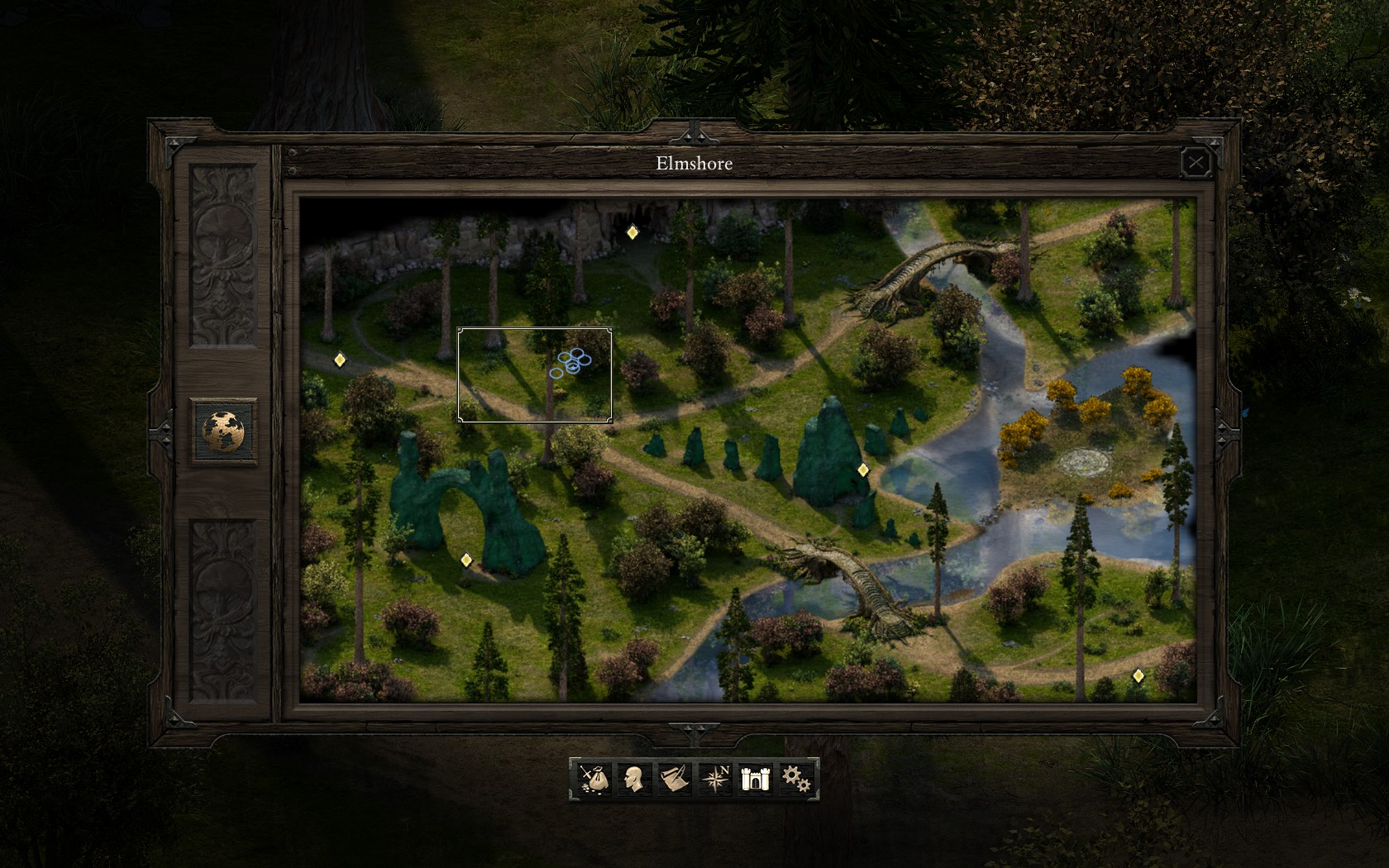Open the journal scroll-and-quill icon
The height and width of the screenshot is (868, 1389).
[x=674, y=779]
